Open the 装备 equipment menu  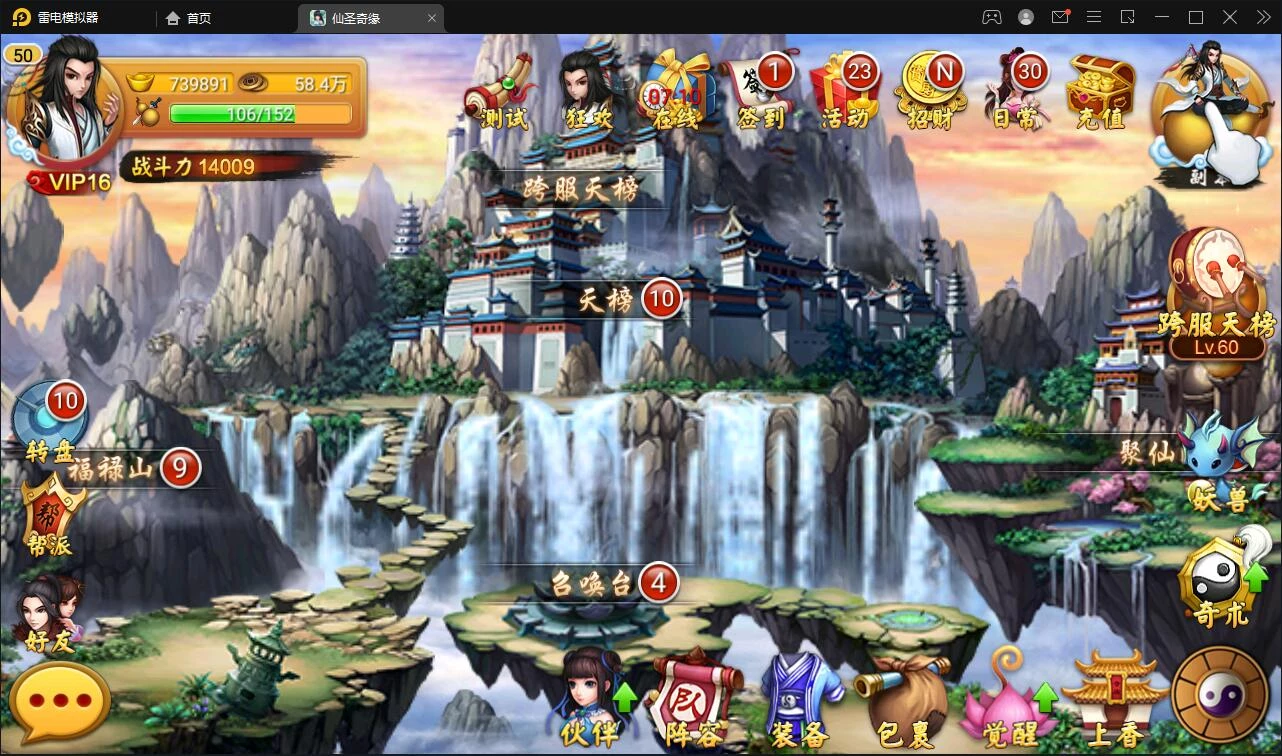[x=800, y=698]
